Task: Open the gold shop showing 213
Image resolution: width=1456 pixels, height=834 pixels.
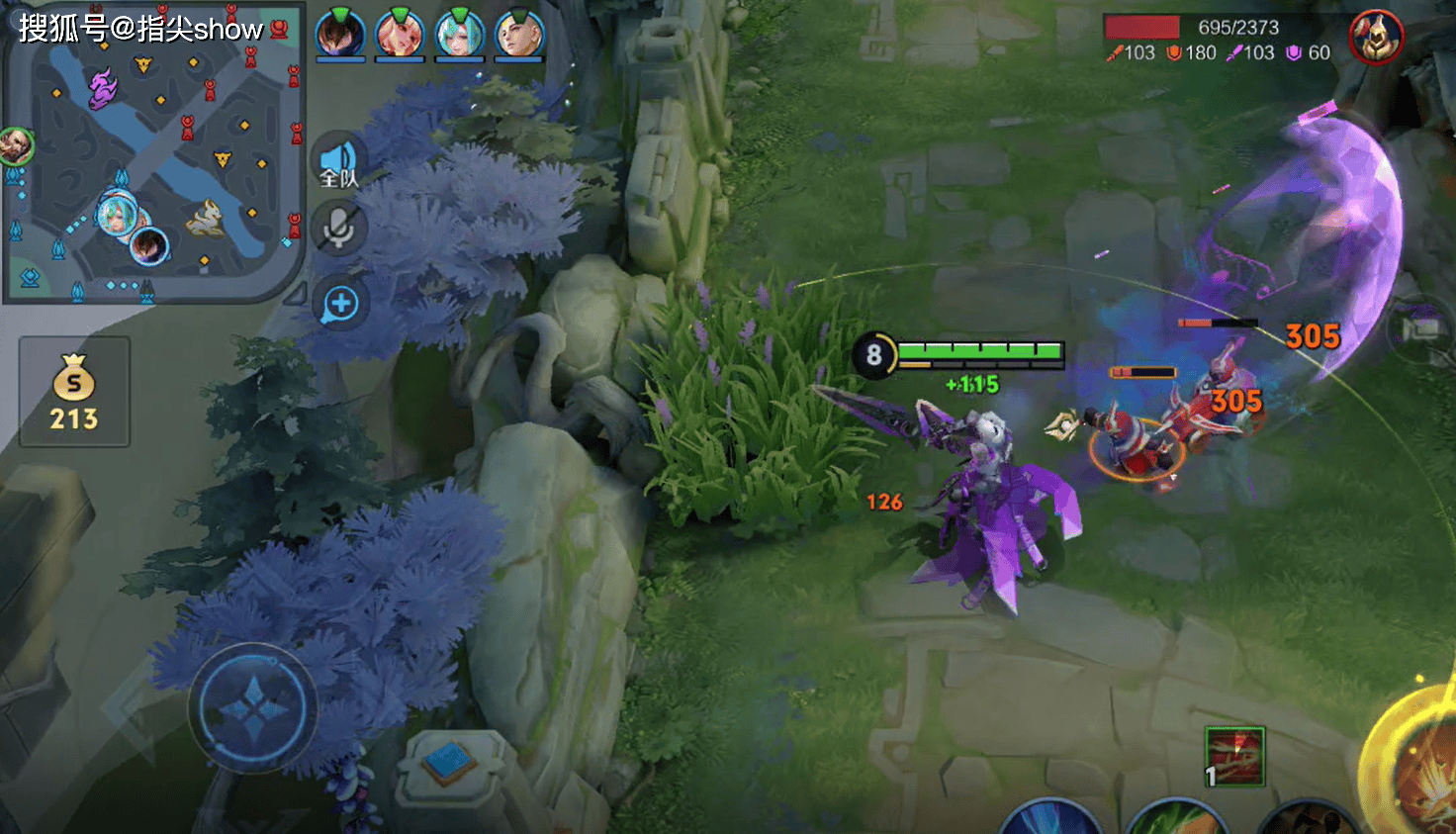Action: pos(74,392)
